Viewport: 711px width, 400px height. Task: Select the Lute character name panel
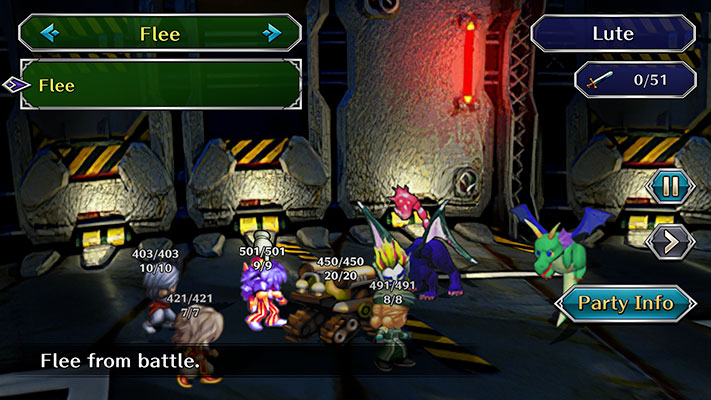[613, 33]
